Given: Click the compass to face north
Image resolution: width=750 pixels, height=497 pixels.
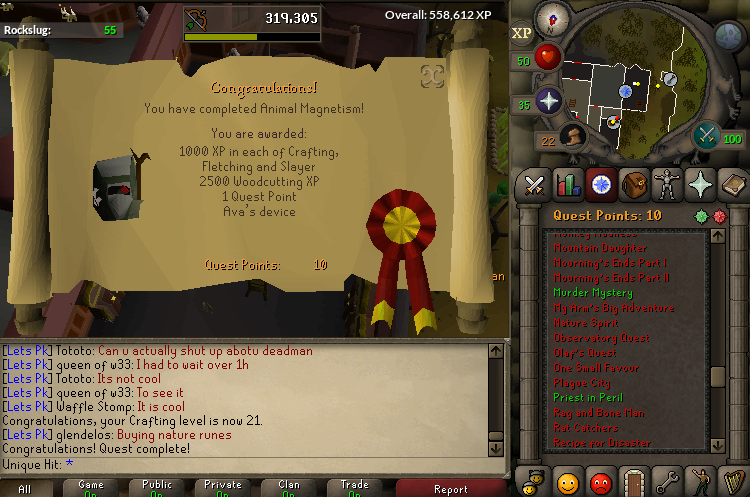Looking at the screenshot, I should tap(551, 19).
